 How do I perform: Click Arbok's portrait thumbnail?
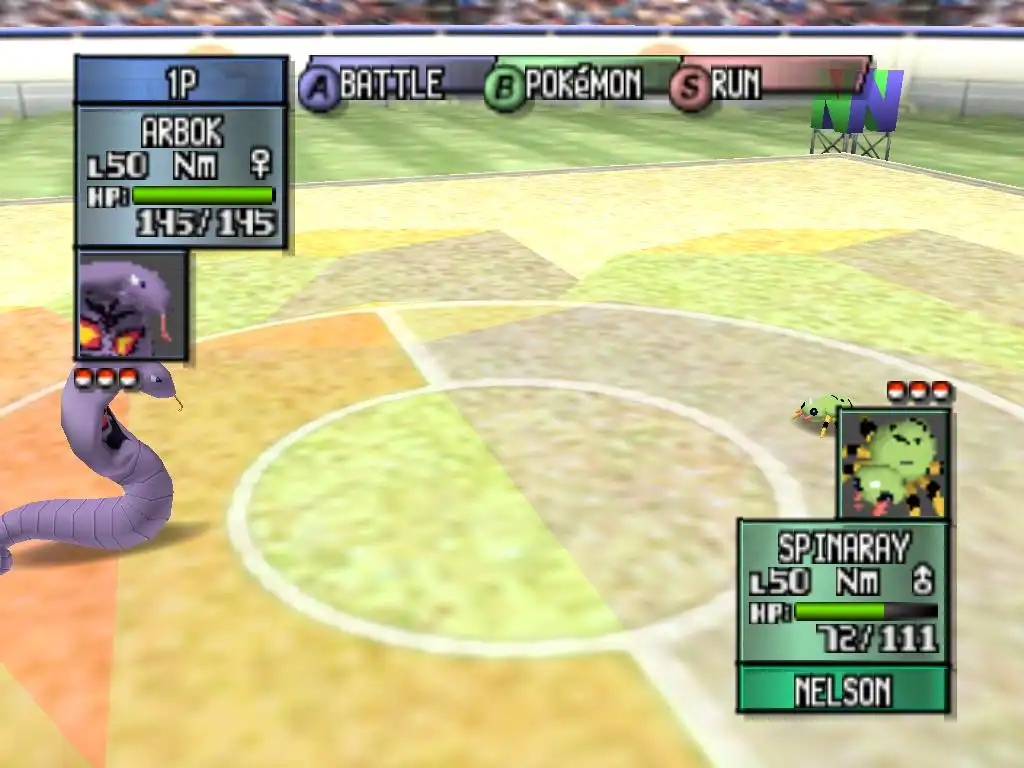[x=131, y=305]
